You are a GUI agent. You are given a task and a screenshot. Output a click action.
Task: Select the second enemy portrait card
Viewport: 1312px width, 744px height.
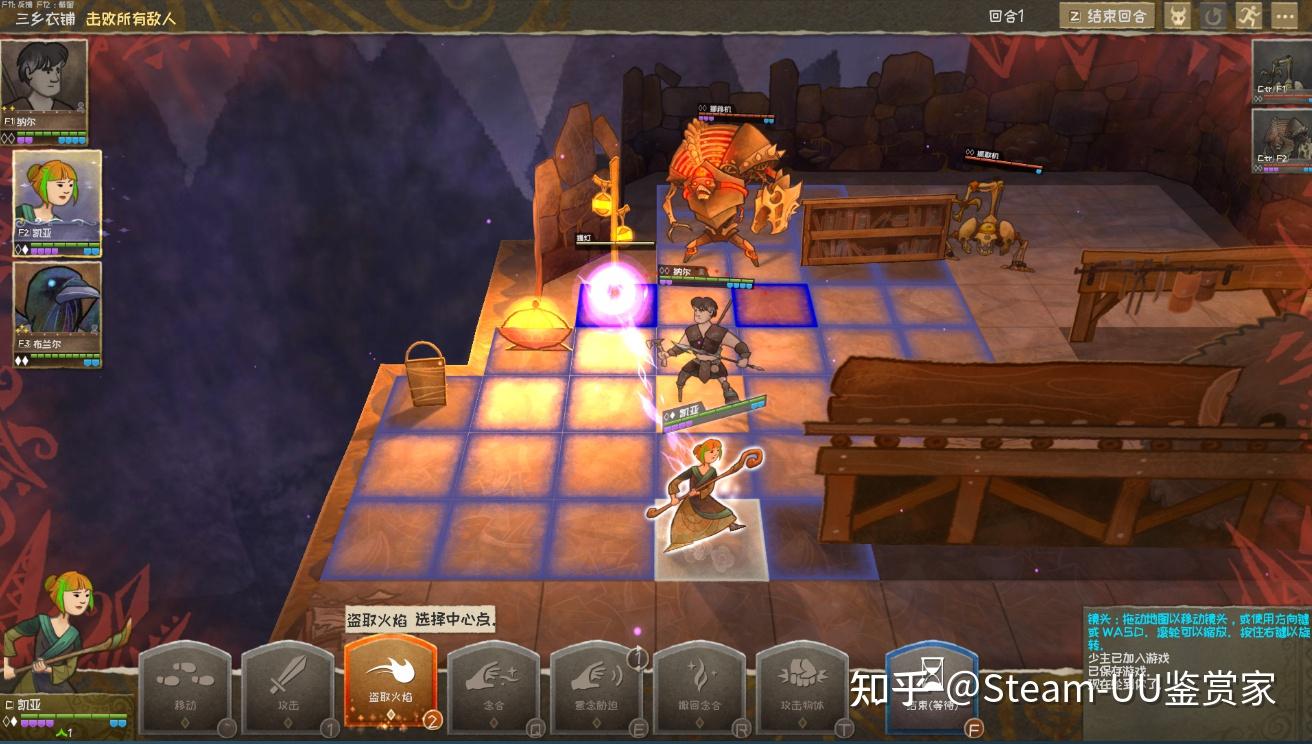click(x=1282, y=140)
